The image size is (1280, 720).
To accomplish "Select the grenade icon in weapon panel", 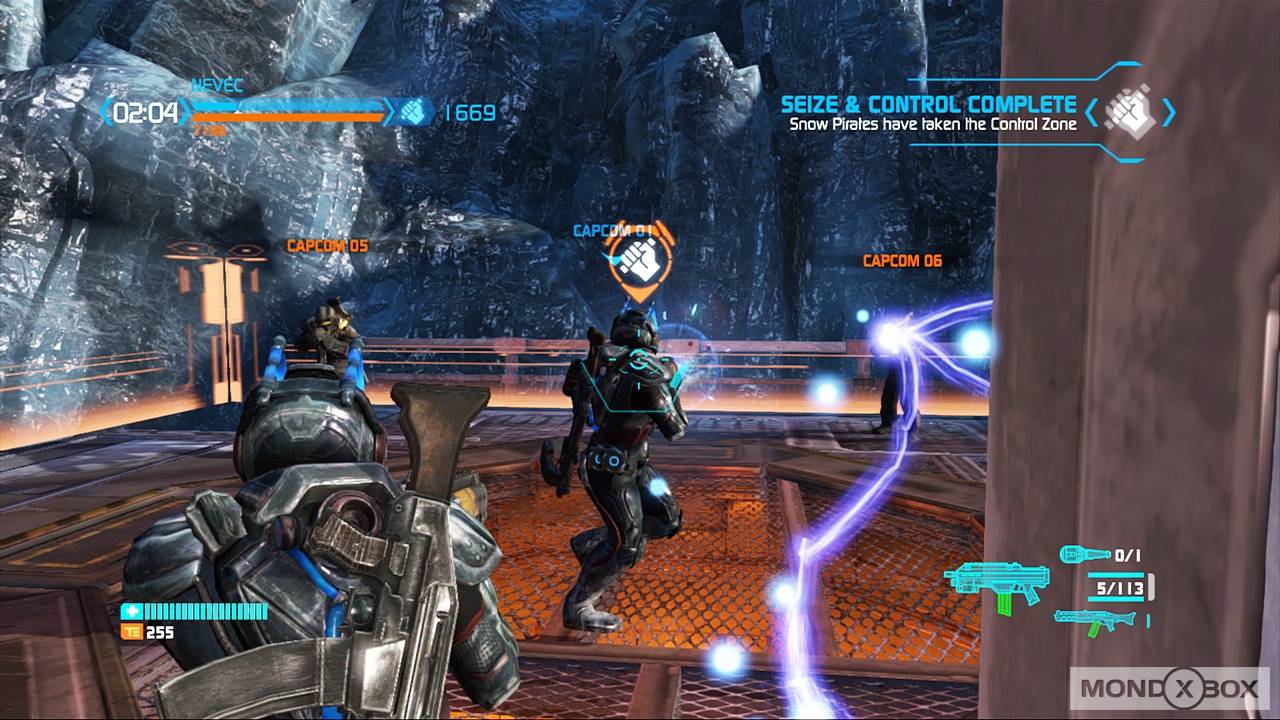I will pyautogui.click(x=1084, y=553).
